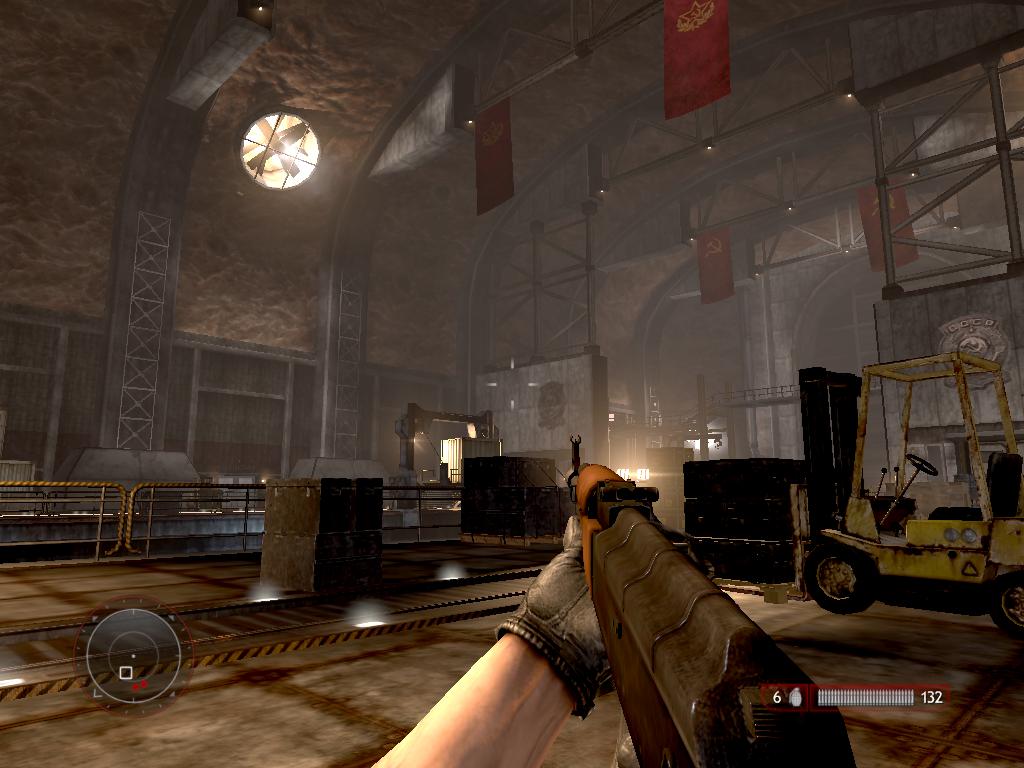Click the circular radar minimap
1024x768 pixels.
coord(133,655)
